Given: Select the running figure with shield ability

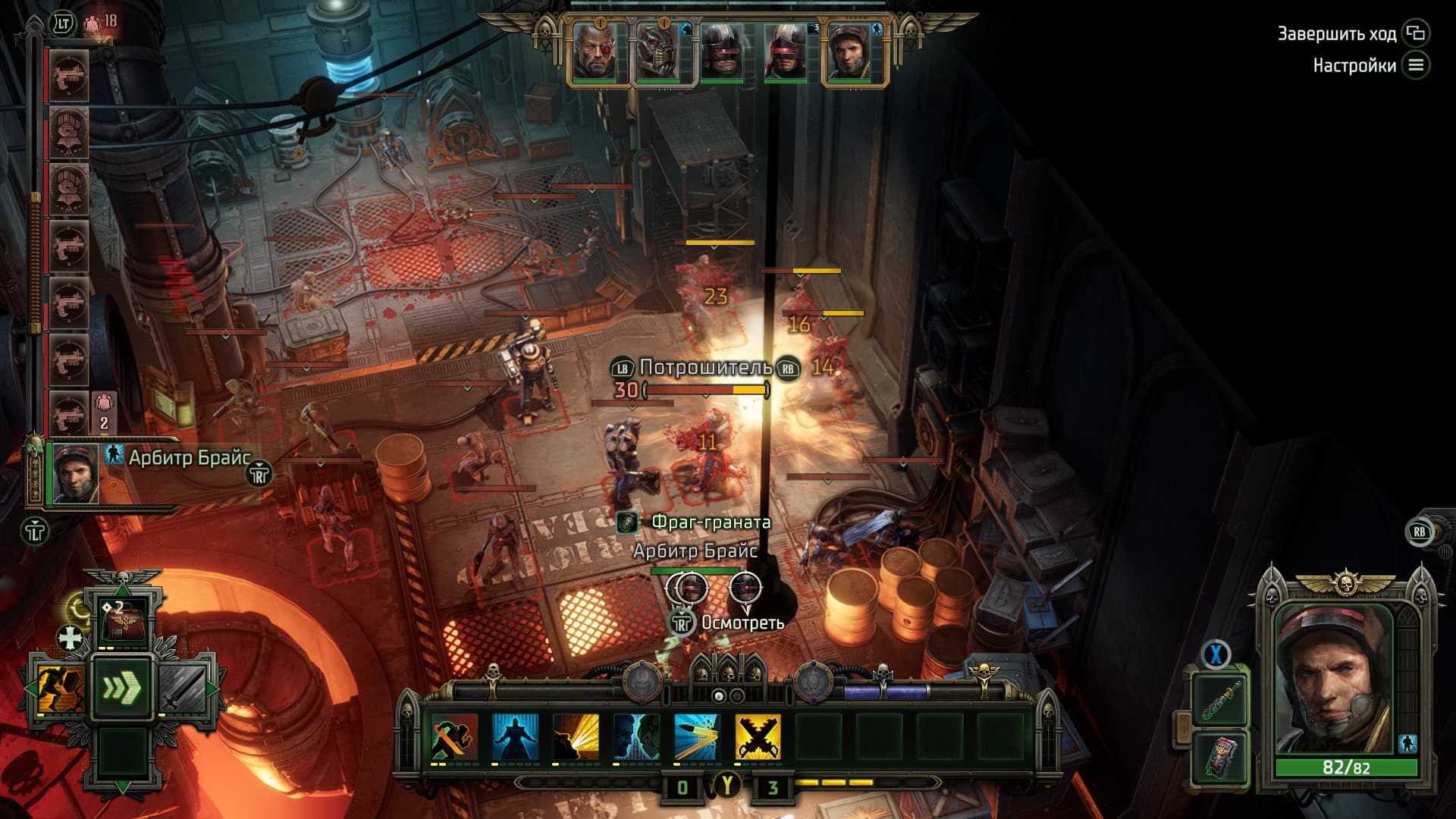Looking at the screenshot, I should pos(60,689).
